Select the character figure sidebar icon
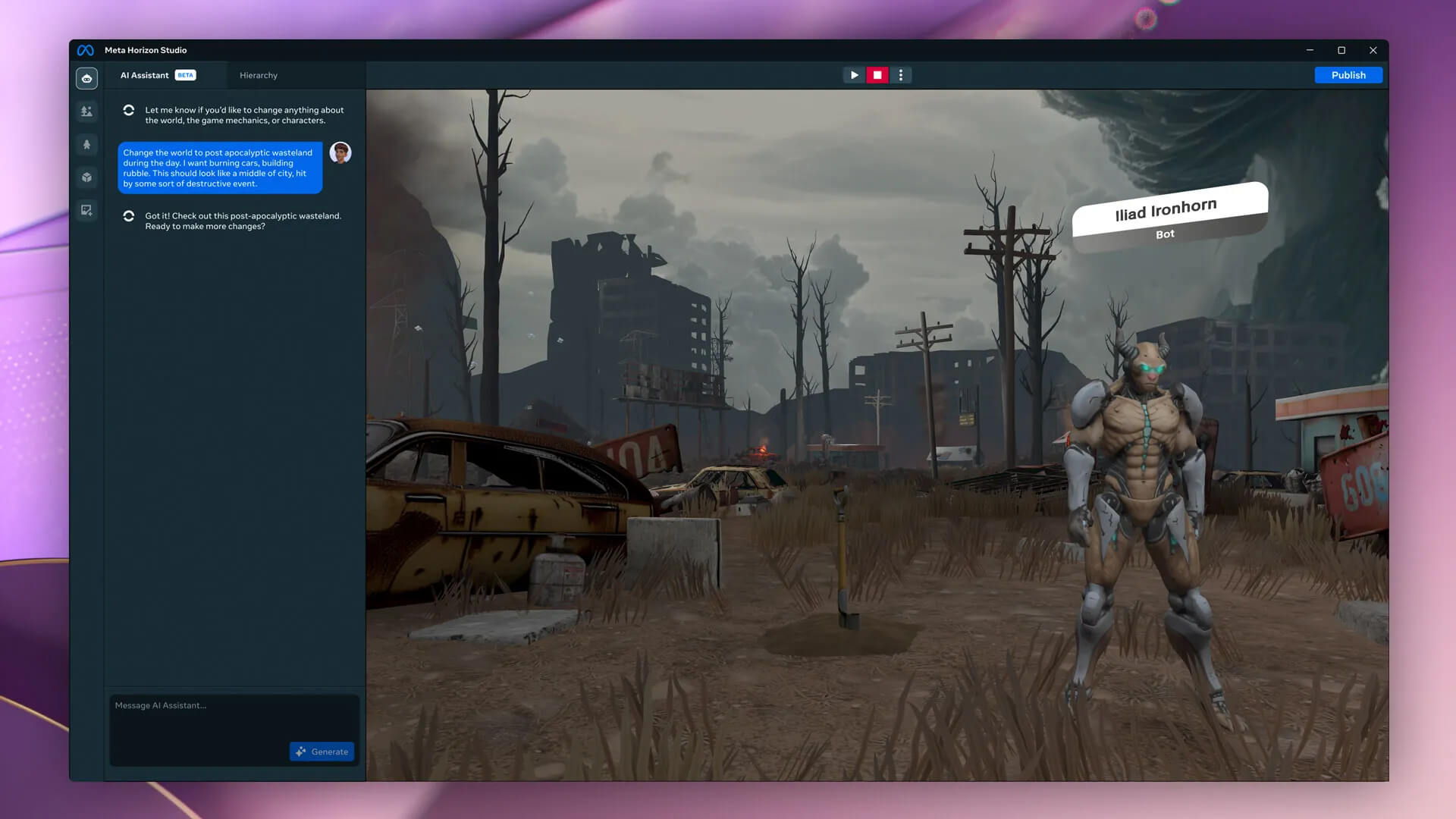Viewport: 1456px width, 819px height. point(87,144)
